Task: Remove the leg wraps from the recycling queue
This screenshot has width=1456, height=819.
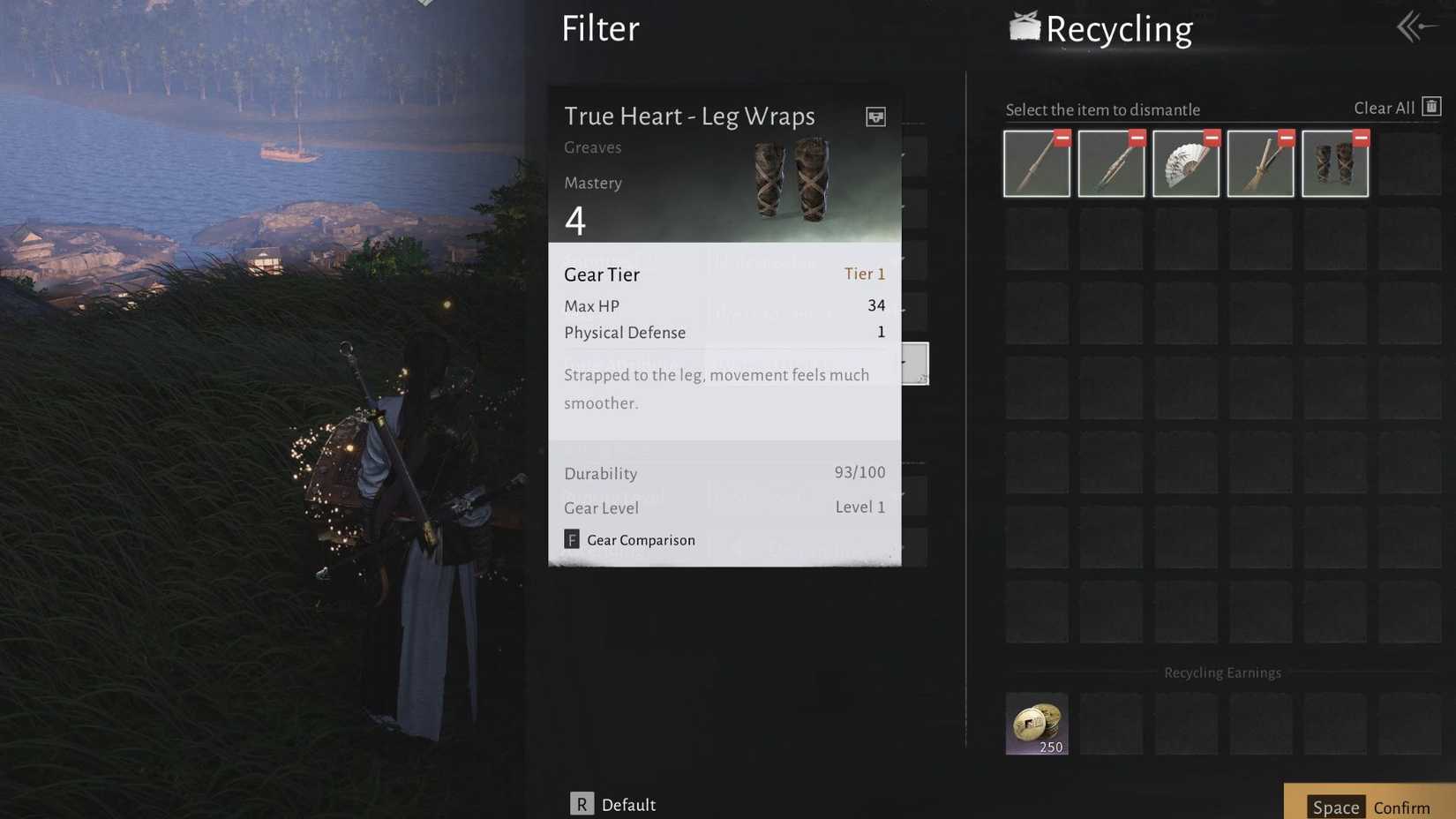Action: [1359, 138]
